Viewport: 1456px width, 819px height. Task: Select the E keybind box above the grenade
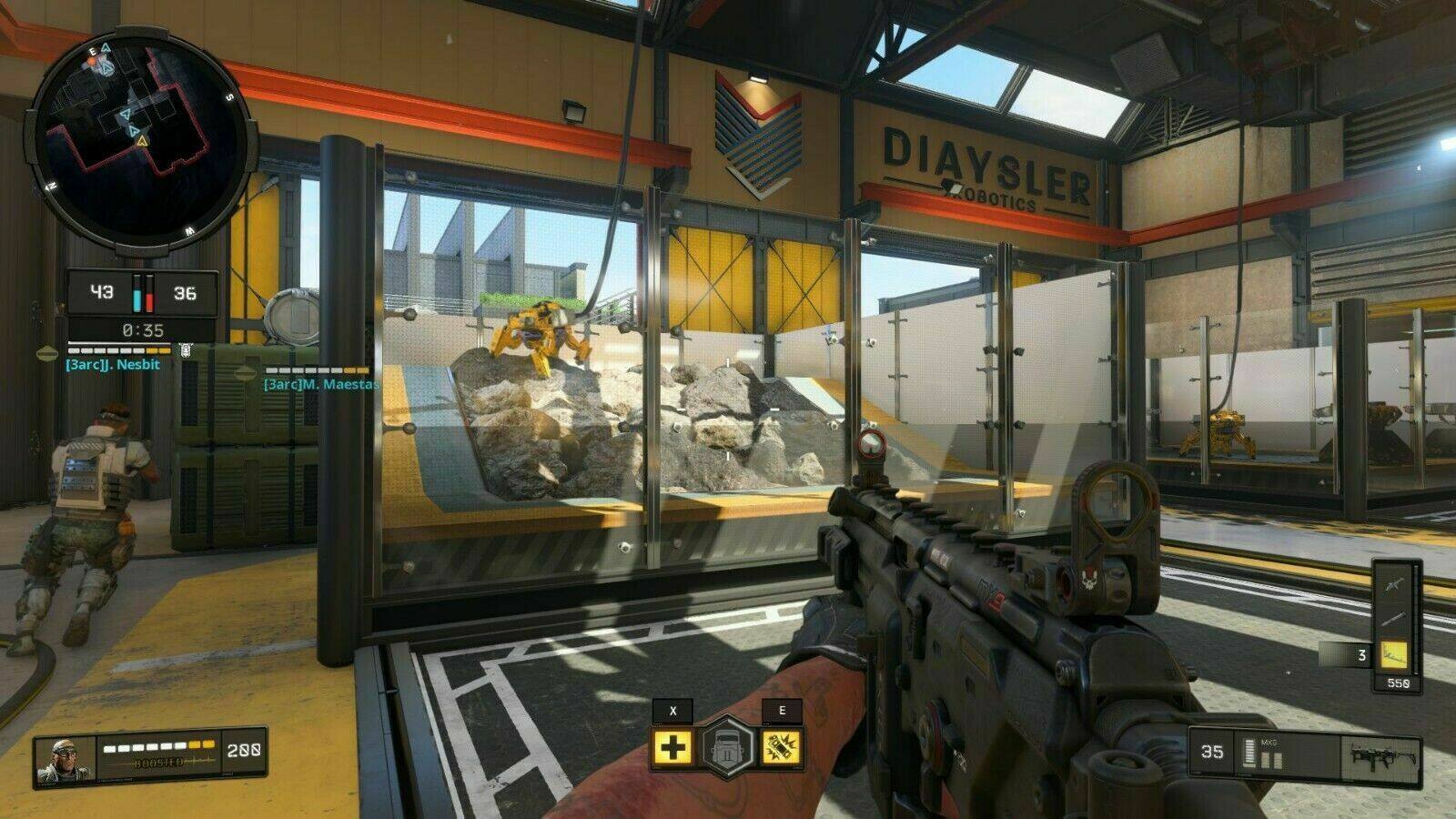(x=783, y=710)
